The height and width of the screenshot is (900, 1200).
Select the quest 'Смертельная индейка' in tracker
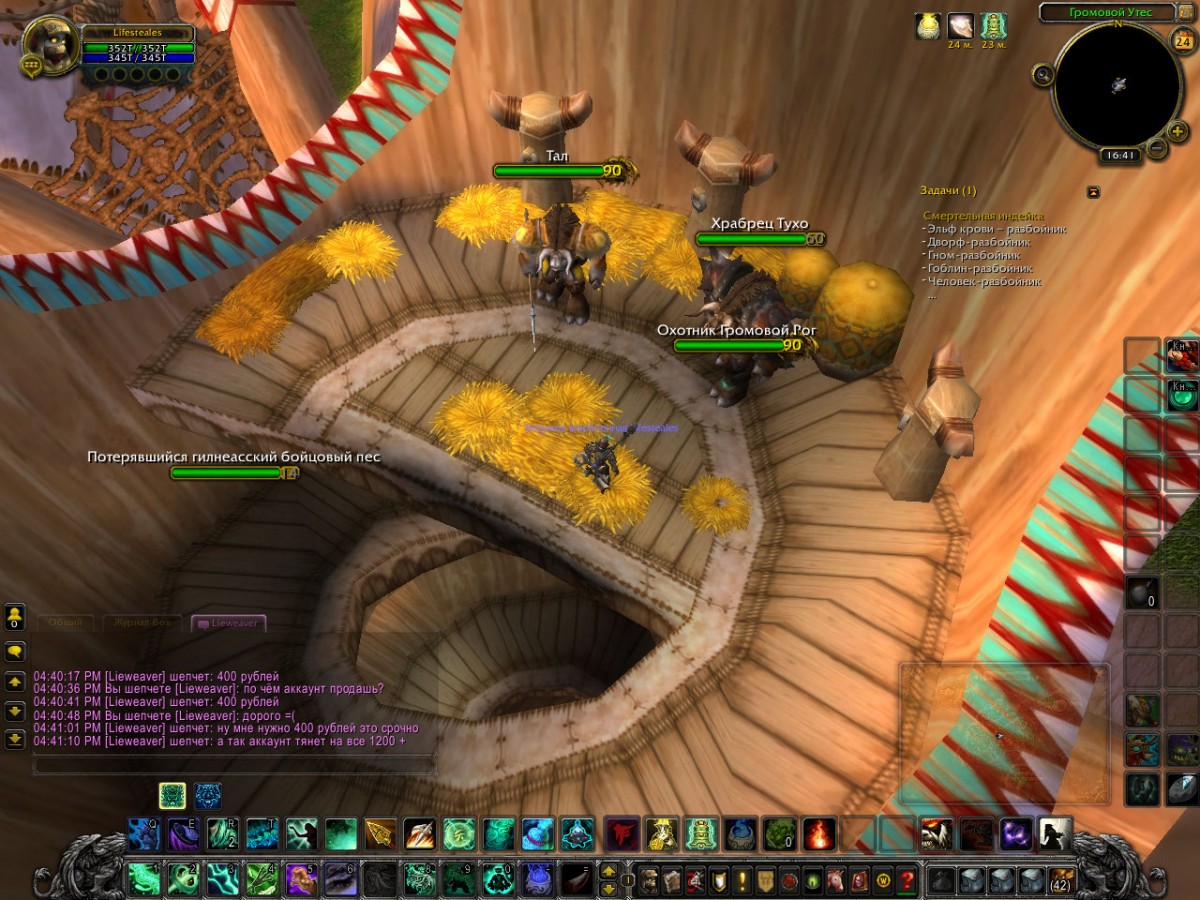click(x=983, y=216)
